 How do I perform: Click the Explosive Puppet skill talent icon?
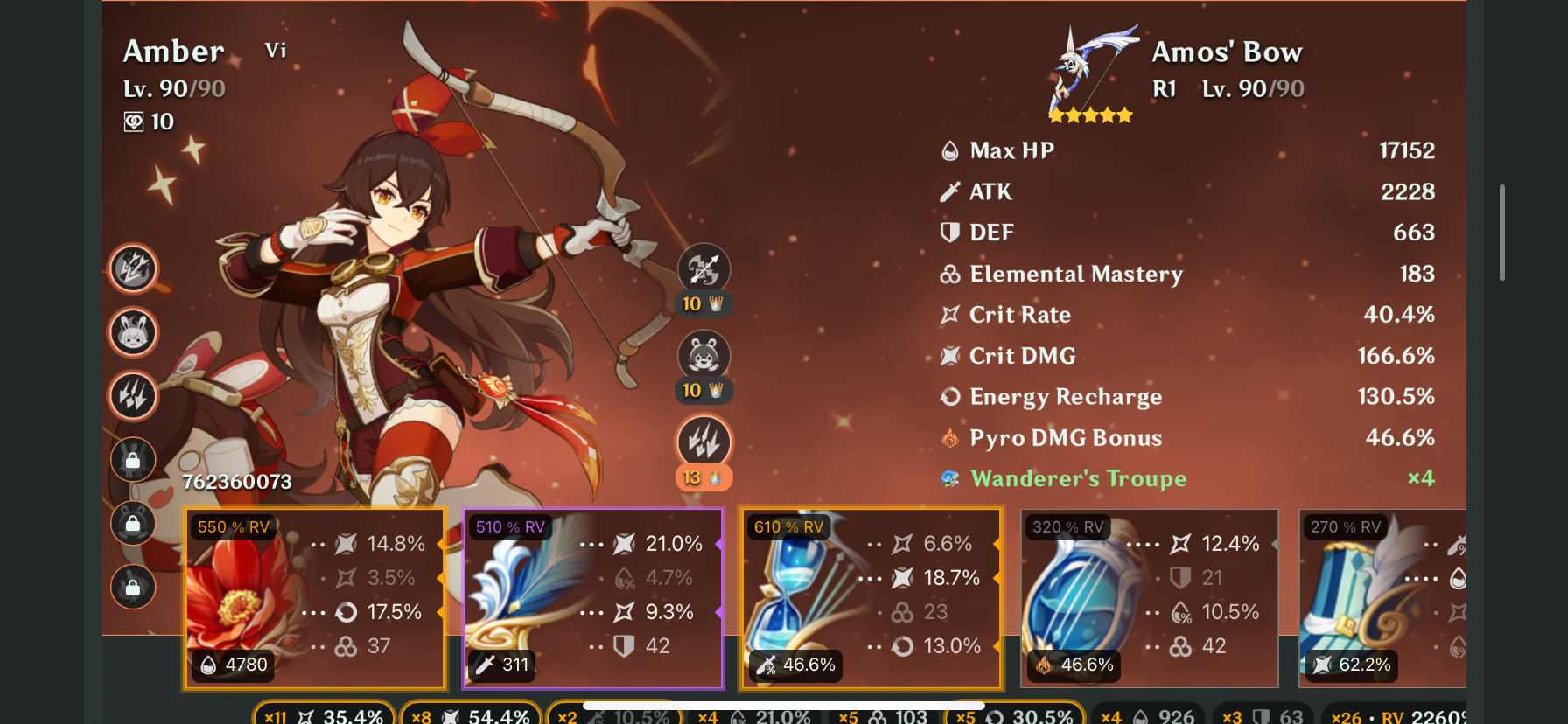[x=704, y=353]
